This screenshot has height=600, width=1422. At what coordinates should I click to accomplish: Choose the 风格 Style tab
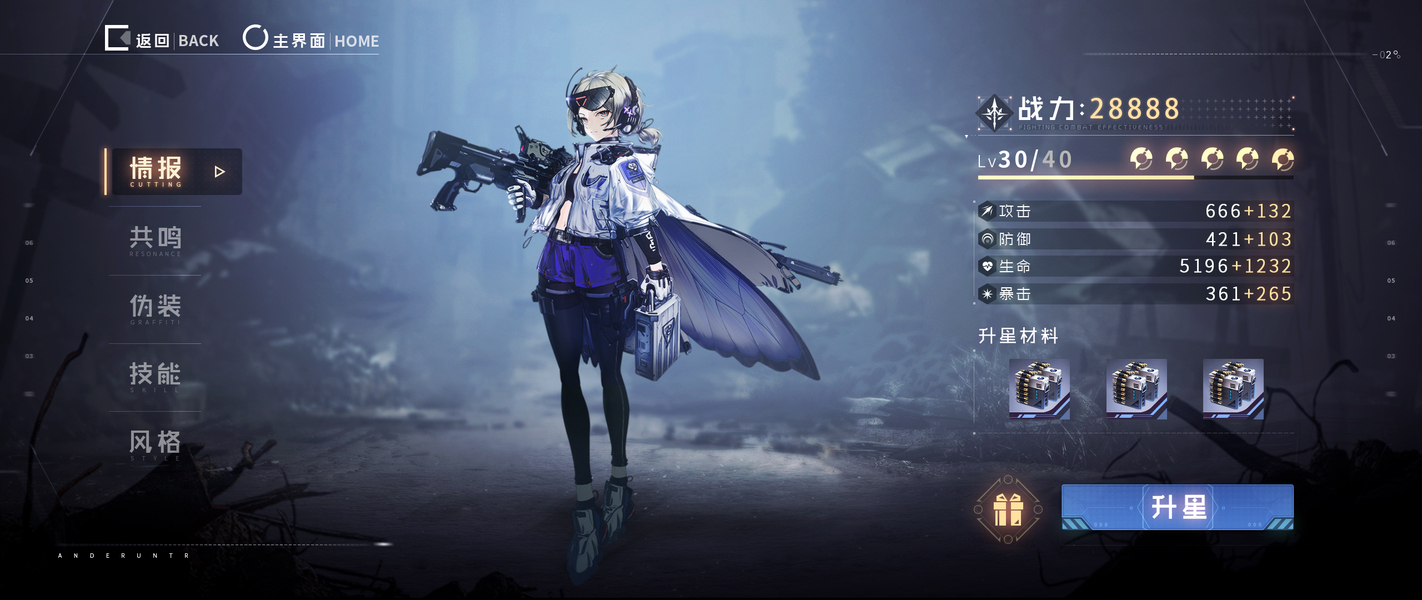(x=155, y=443)
